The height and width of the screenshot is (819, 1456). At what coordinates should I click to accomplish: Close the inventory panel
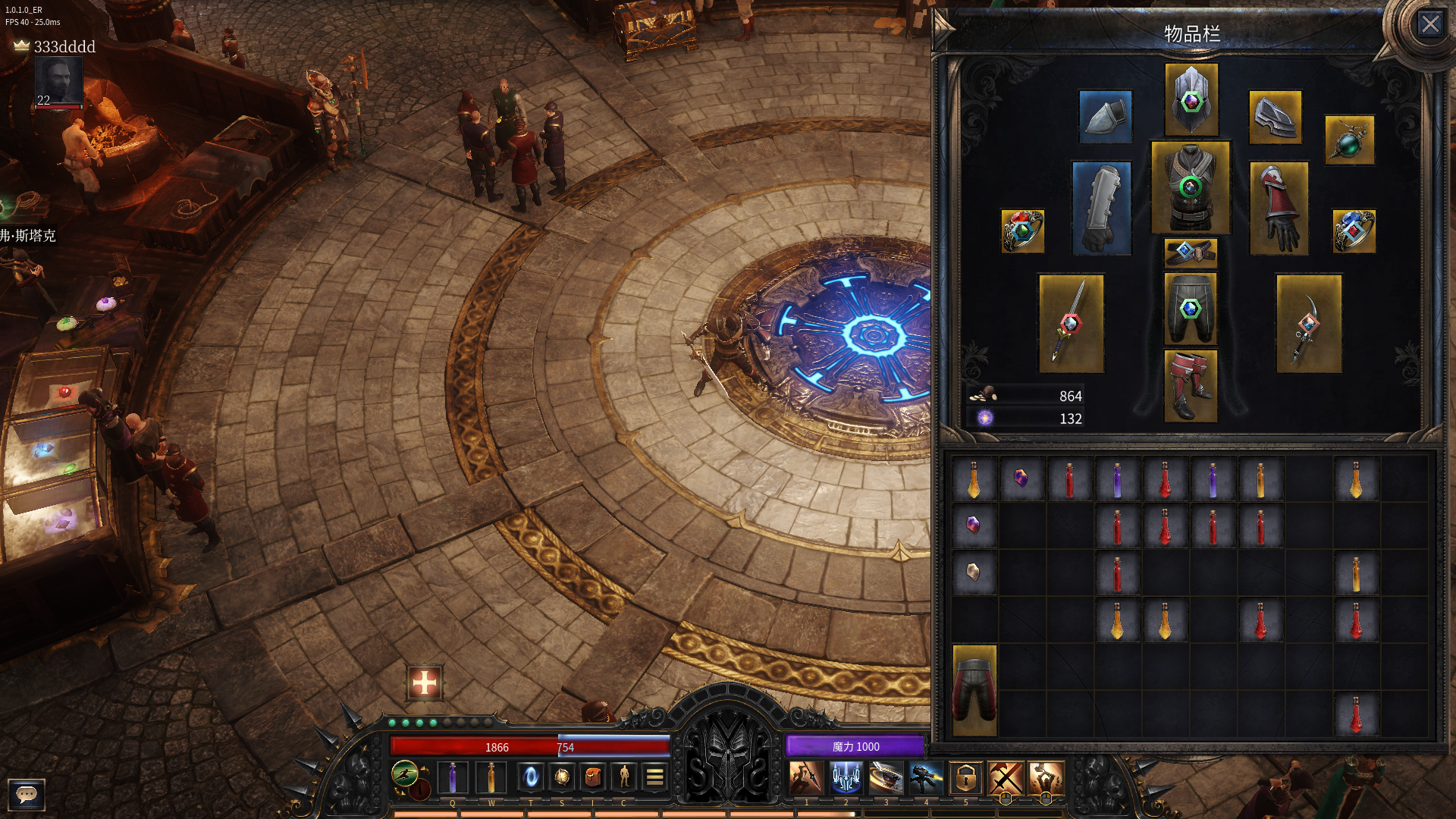[x=1429, y=25]
